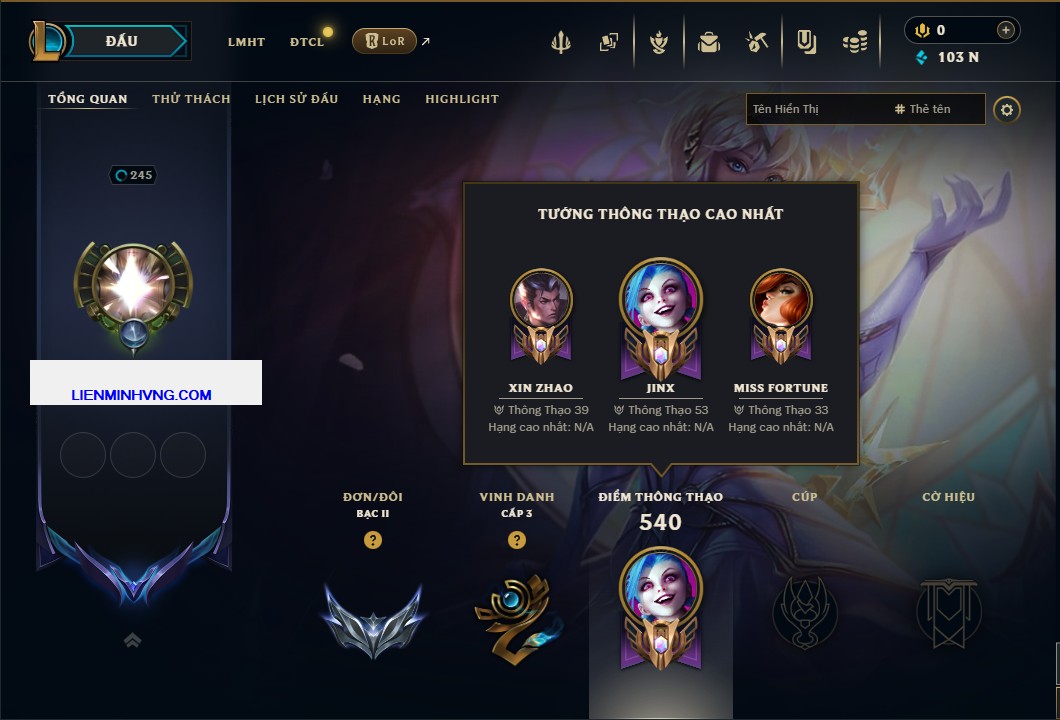Open the CỜ HIỆU banner emblem
The width and height of the screenshot is (1060, 720).
(x=948, y=612)
